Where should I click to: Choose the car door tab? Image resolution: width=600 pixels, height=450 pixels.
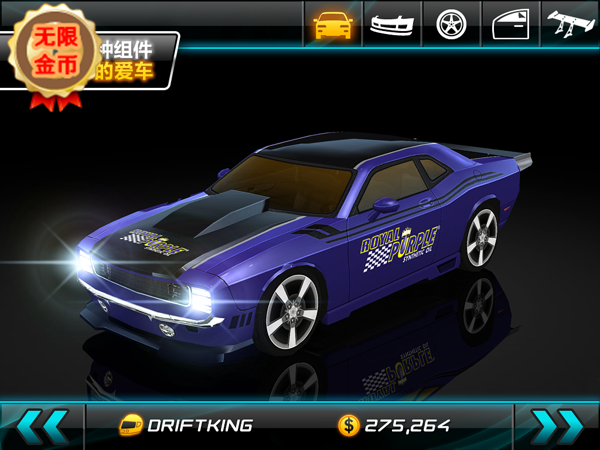(511, 24)
